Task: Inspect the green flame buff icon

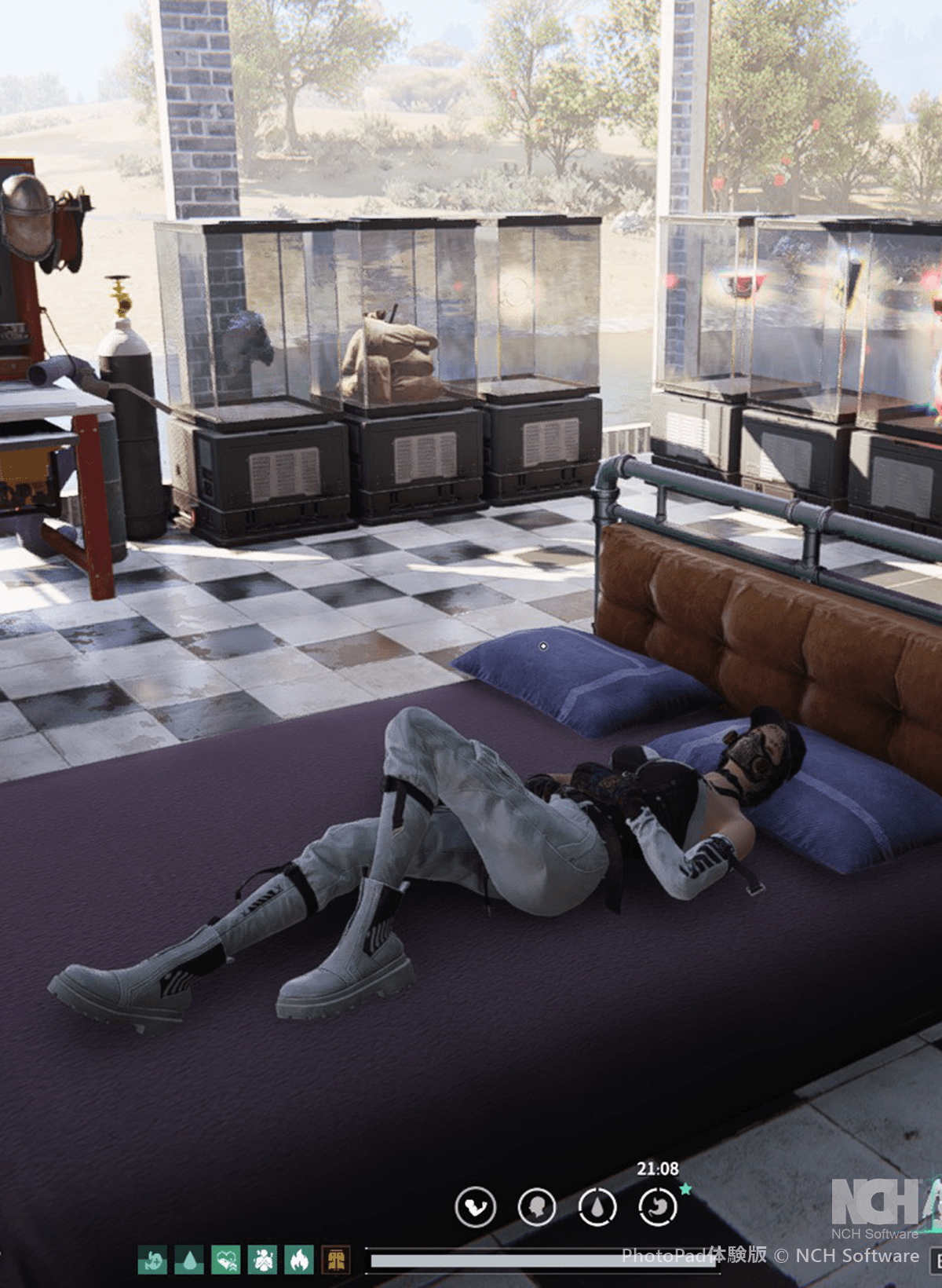Action: point(299,1260)
